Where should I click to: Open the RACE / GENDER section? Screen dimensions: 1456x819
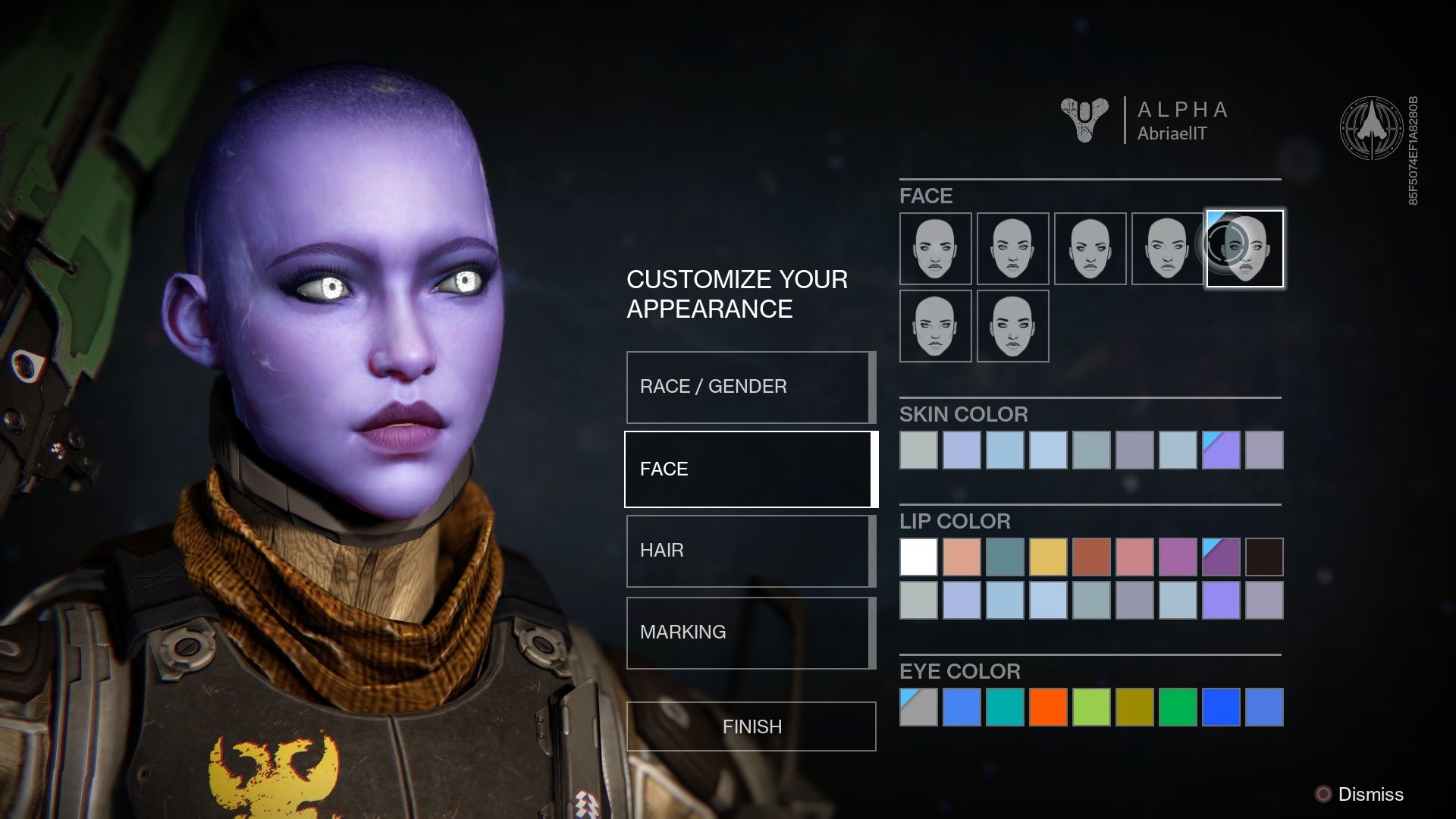coord(749,387)
